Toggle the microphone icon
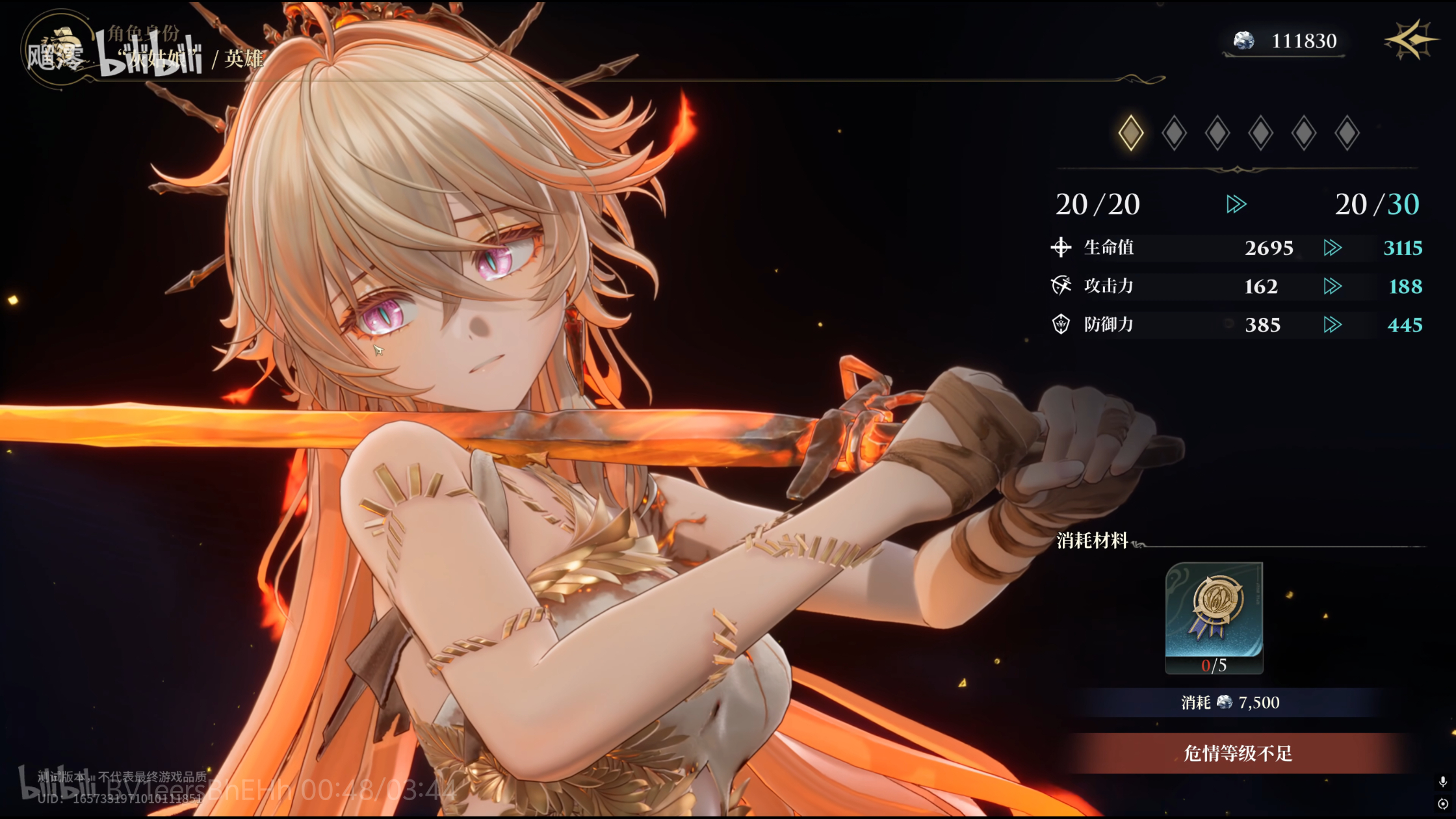 pyautogui.click(x=1442, y=782)
